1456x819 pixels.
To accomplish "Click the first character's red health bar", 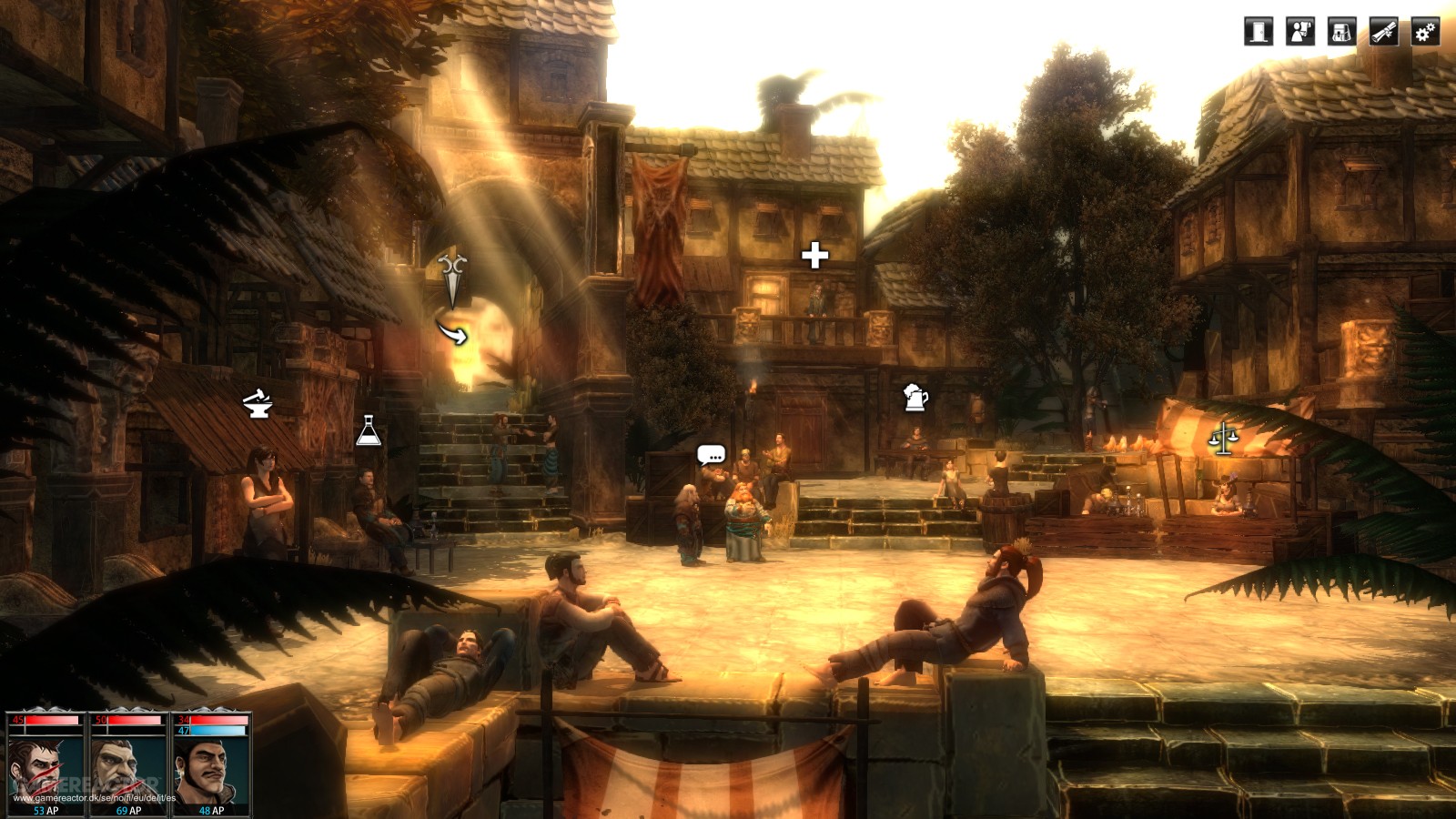I will click(50, 720).
